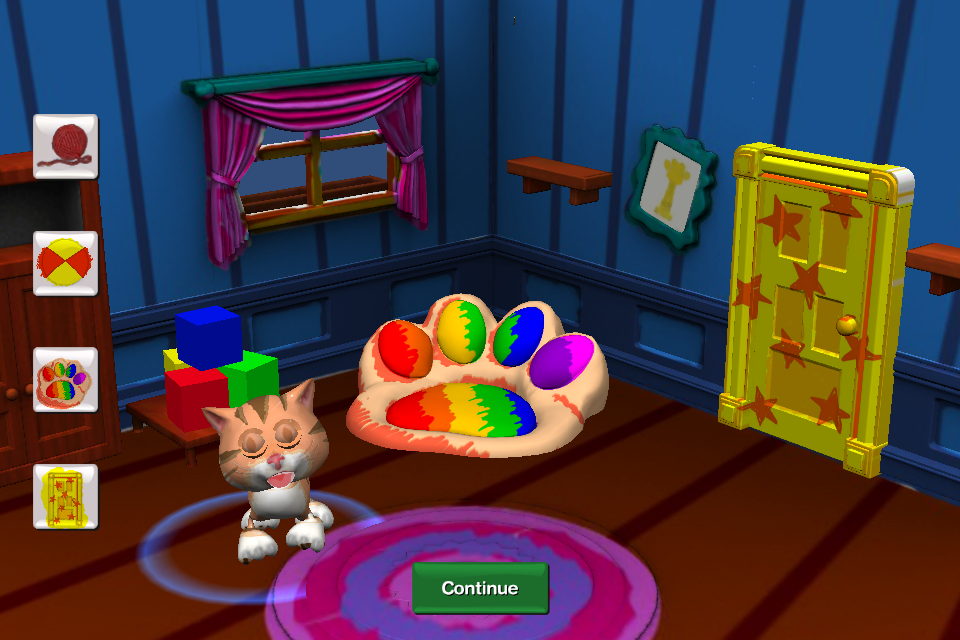Click the green Continue button

tap(480, 588)
